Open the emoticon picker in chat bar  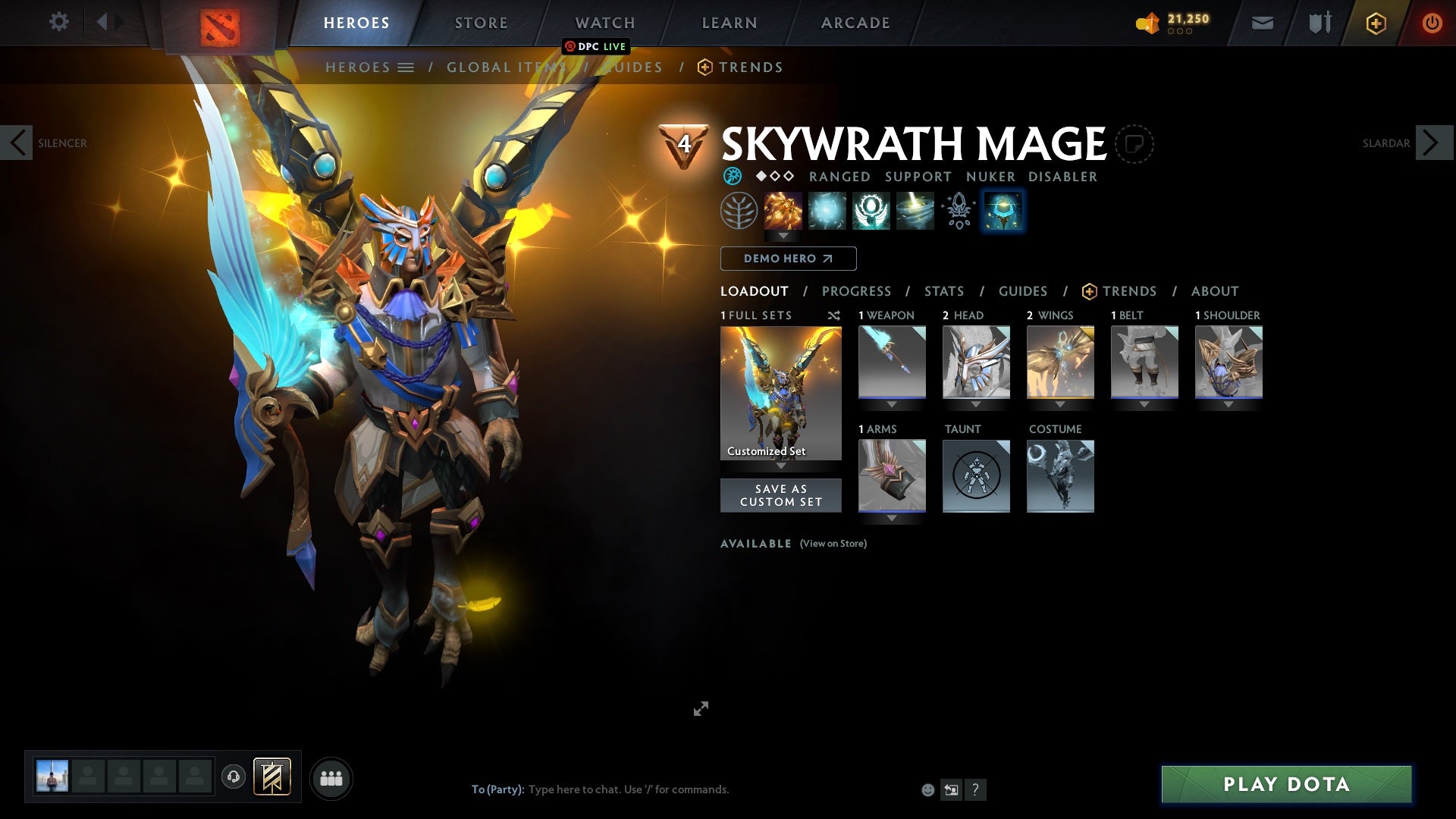click(927, 789)
